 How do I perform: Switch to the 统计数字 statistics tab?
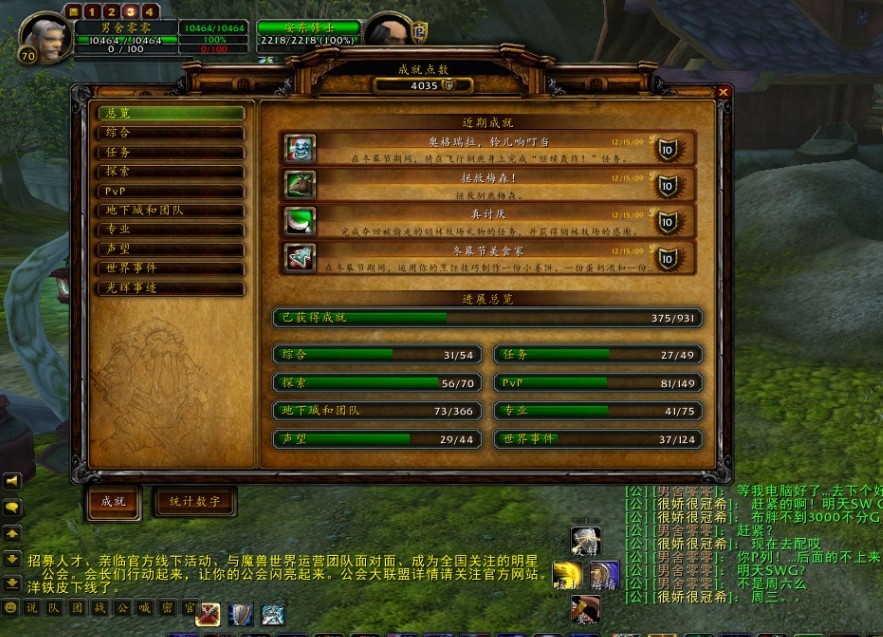coord(195,501)
